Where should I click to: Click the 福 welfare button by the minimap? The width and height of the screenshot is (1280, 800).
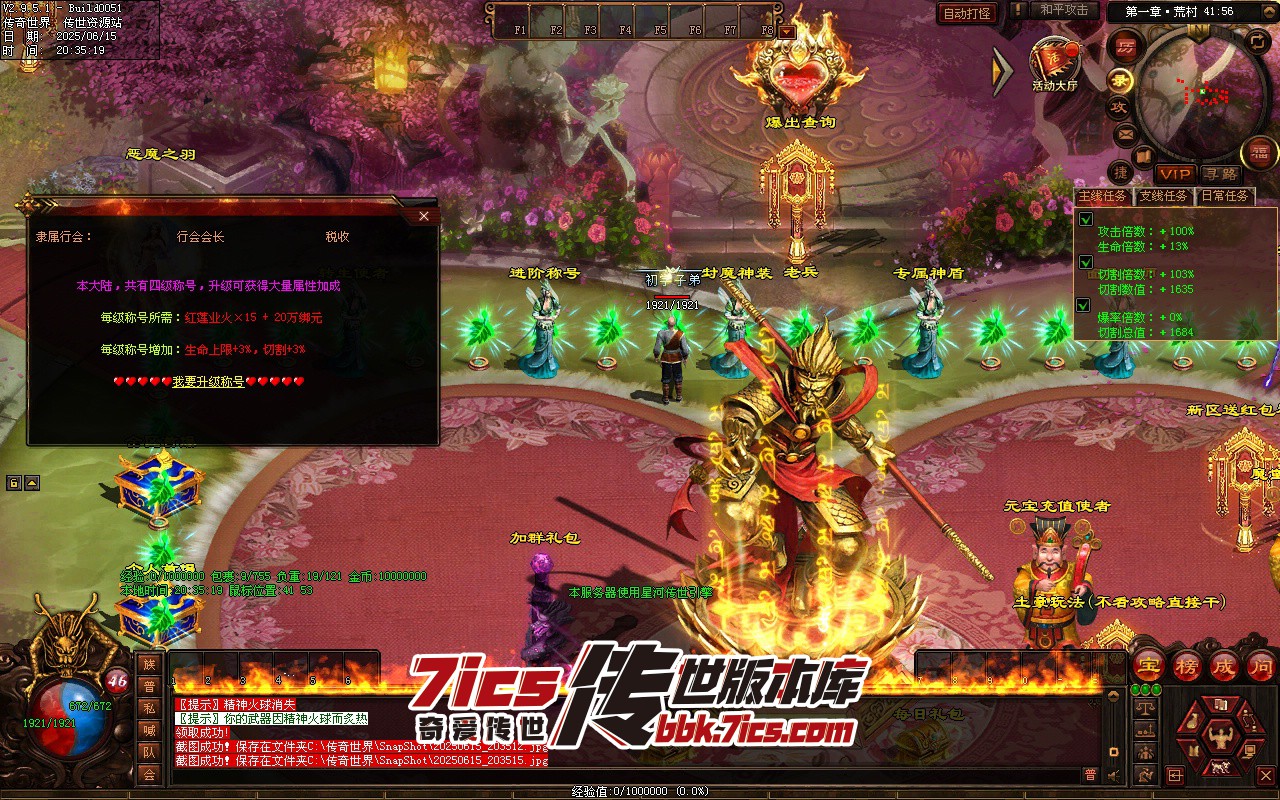pos(1258,152)
